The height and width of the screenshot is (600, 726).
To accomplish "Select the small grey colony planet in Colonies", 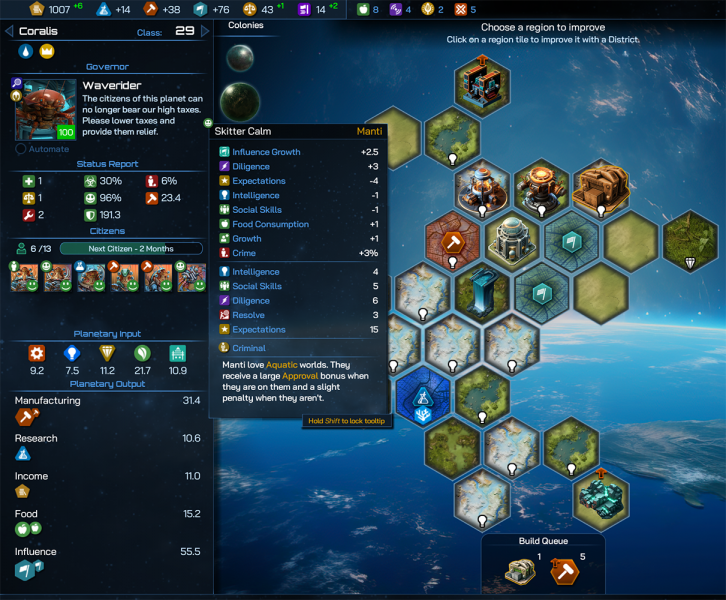I will pyautogui.click(x=239, y=58).
